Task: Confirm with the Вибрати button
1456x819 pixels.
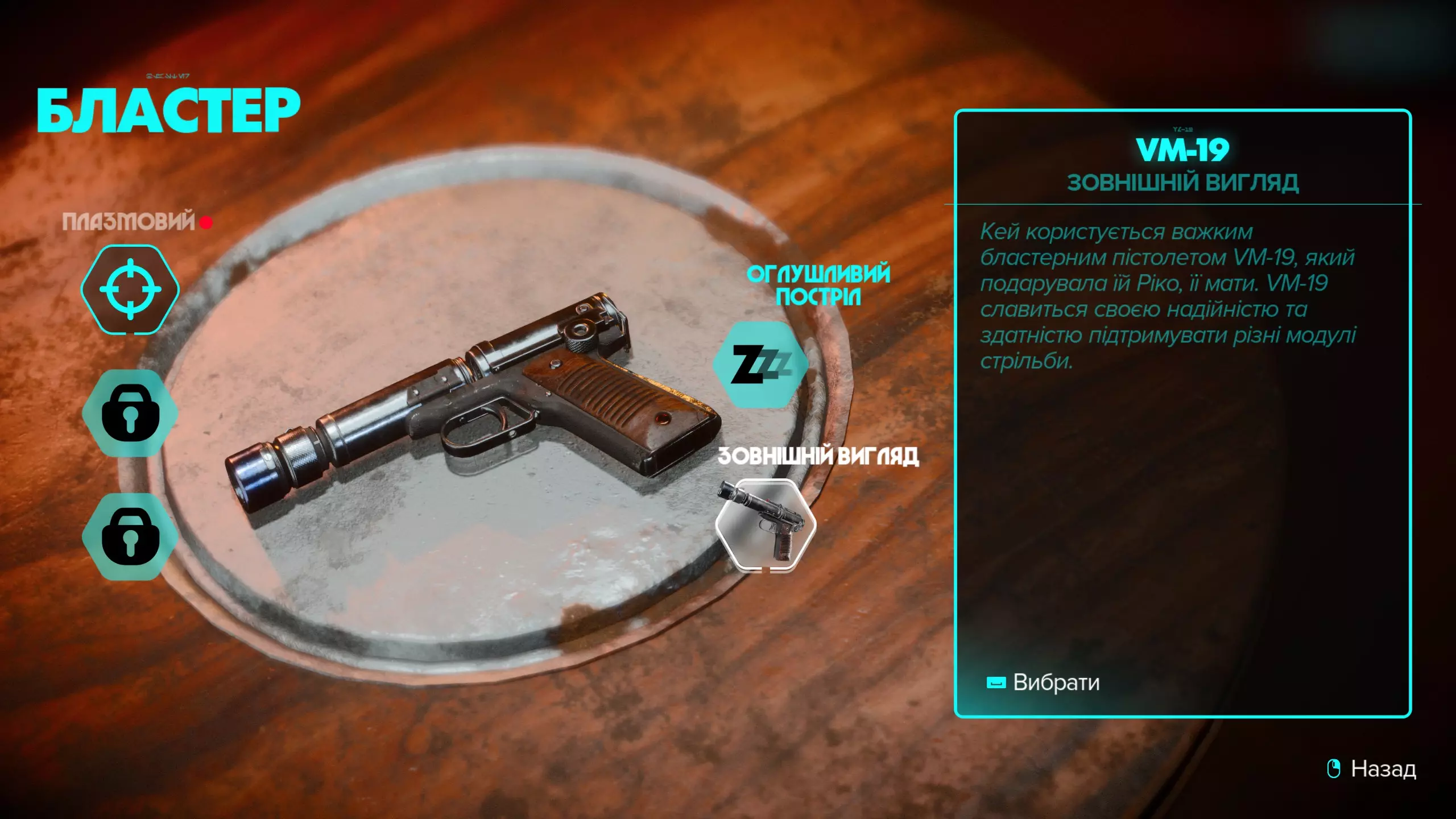Action: click(1044, 682)
